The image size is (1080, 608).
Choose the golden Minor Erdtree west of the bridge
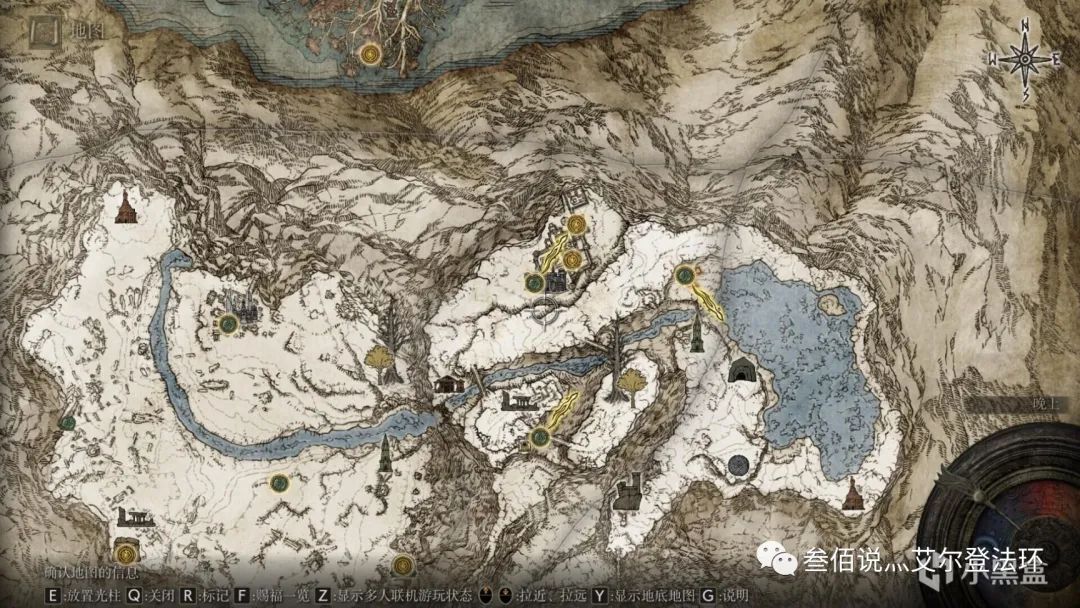[378, 359]
